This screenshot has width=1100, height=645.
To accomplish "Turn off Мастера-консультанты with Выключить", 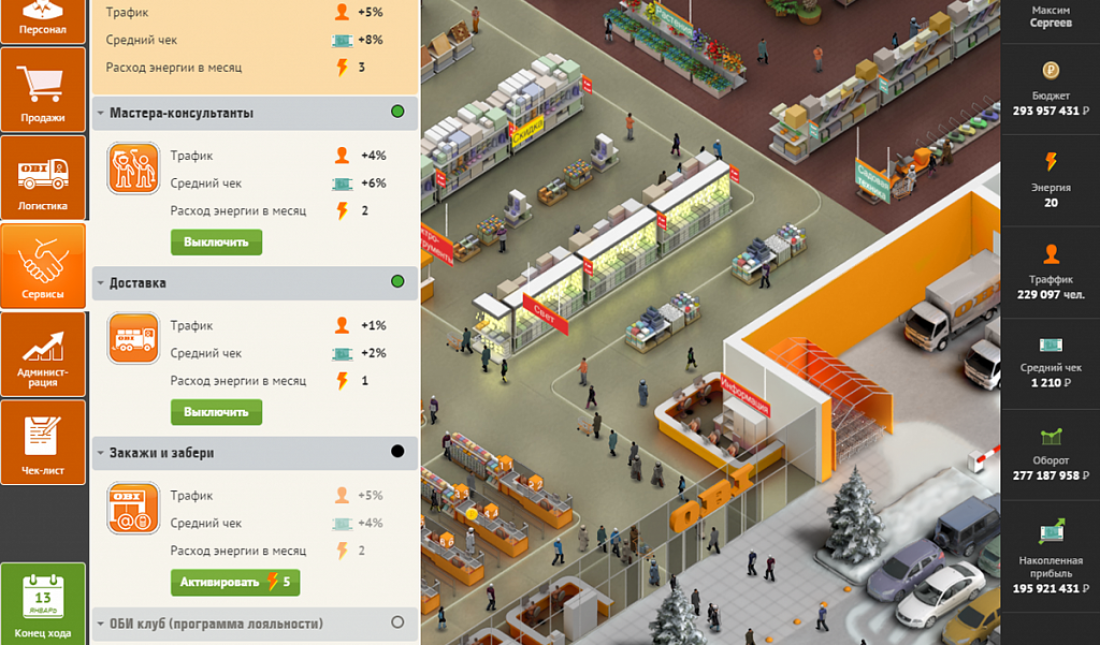I will (216, 242).
